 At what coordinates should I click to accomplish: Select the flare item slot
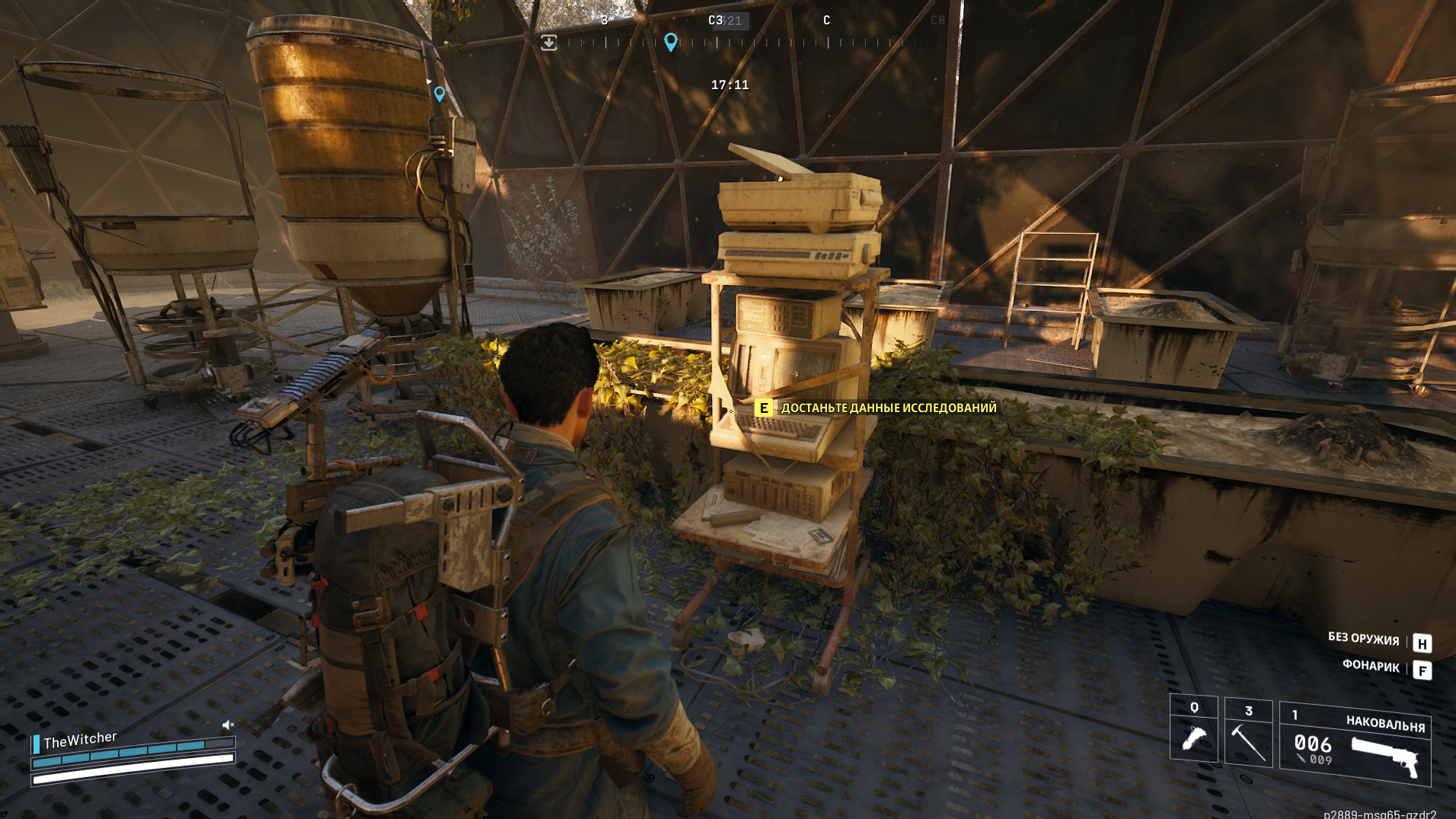tap(1193, 729)
